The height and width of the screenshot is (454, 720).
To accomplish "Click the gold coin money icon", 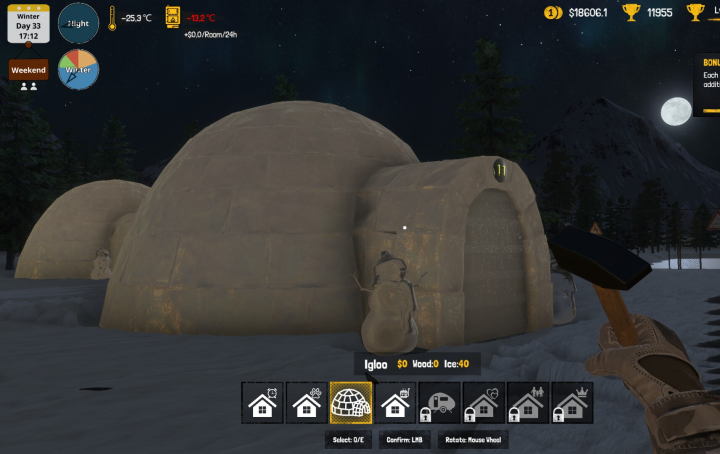I will click(553, 13).
